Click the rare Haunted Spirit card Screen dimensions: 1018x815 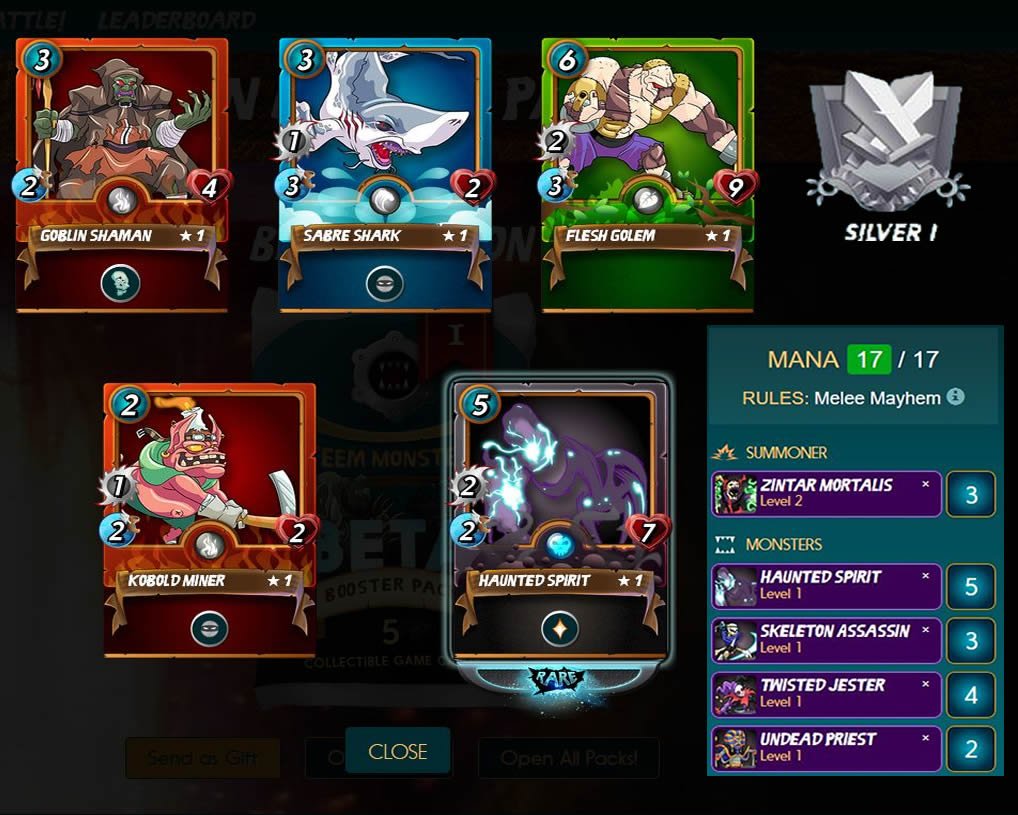coord(560,520)
